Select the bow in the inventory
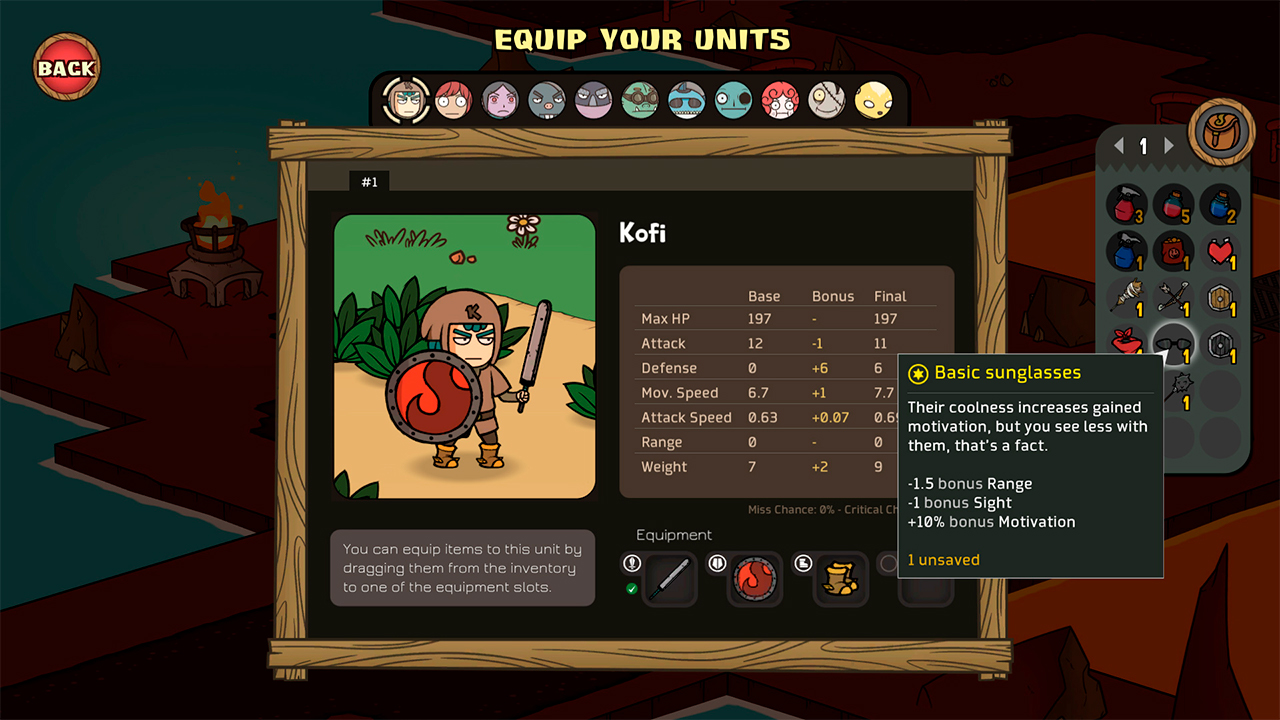 pos(1175,298)
